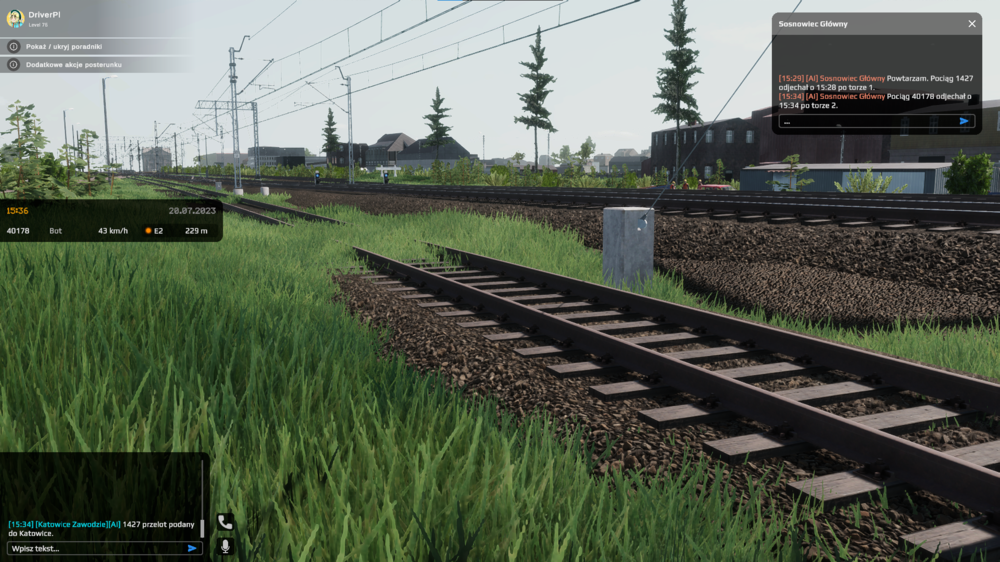The image size is (1000, 562).
Task: Focus the "Wpisz tekst..." chat input
Action: coord(95,548)
